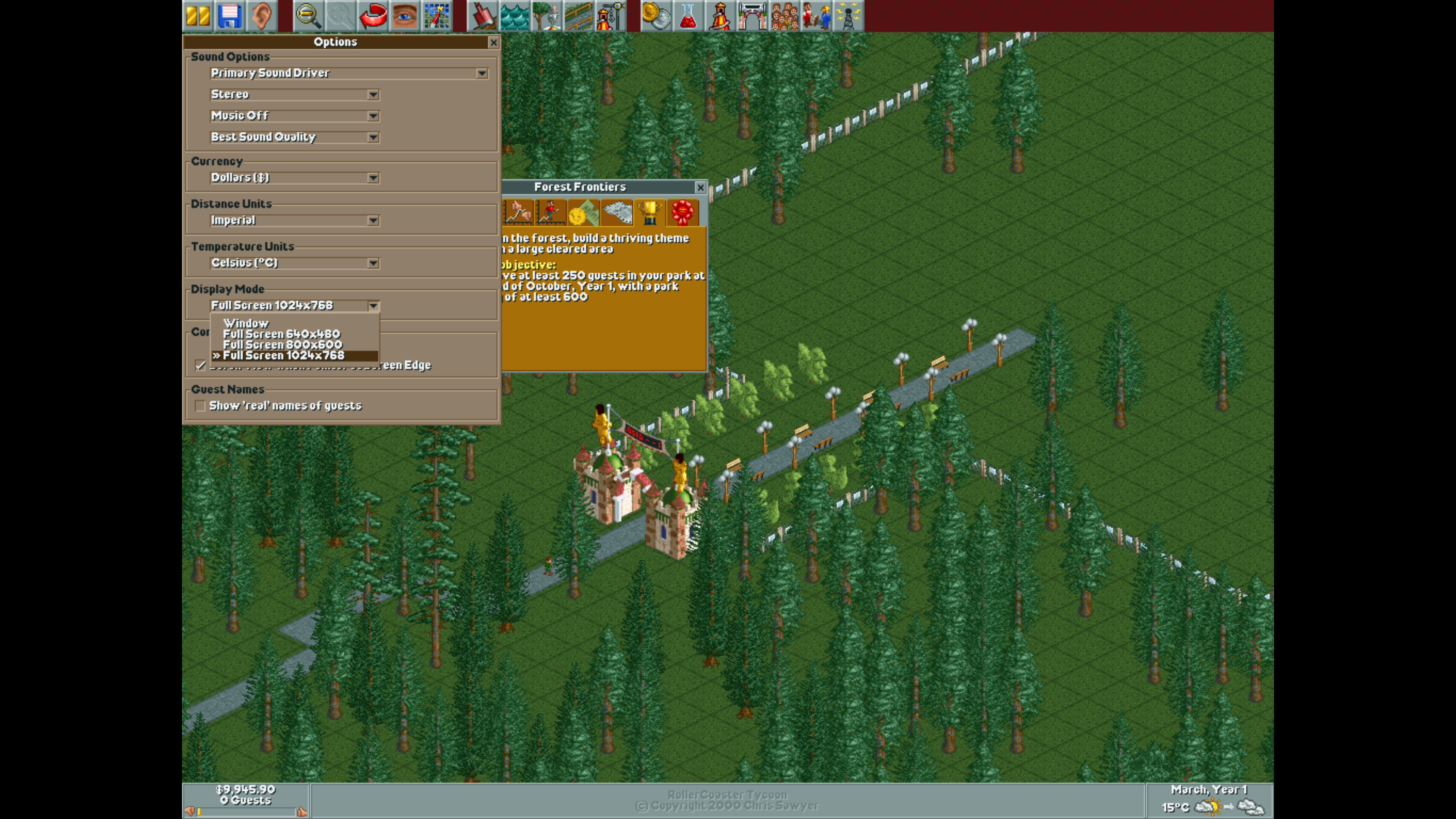Choose Window in the Display Mode list
The image size is (1456, 819).
pos(246,323)
